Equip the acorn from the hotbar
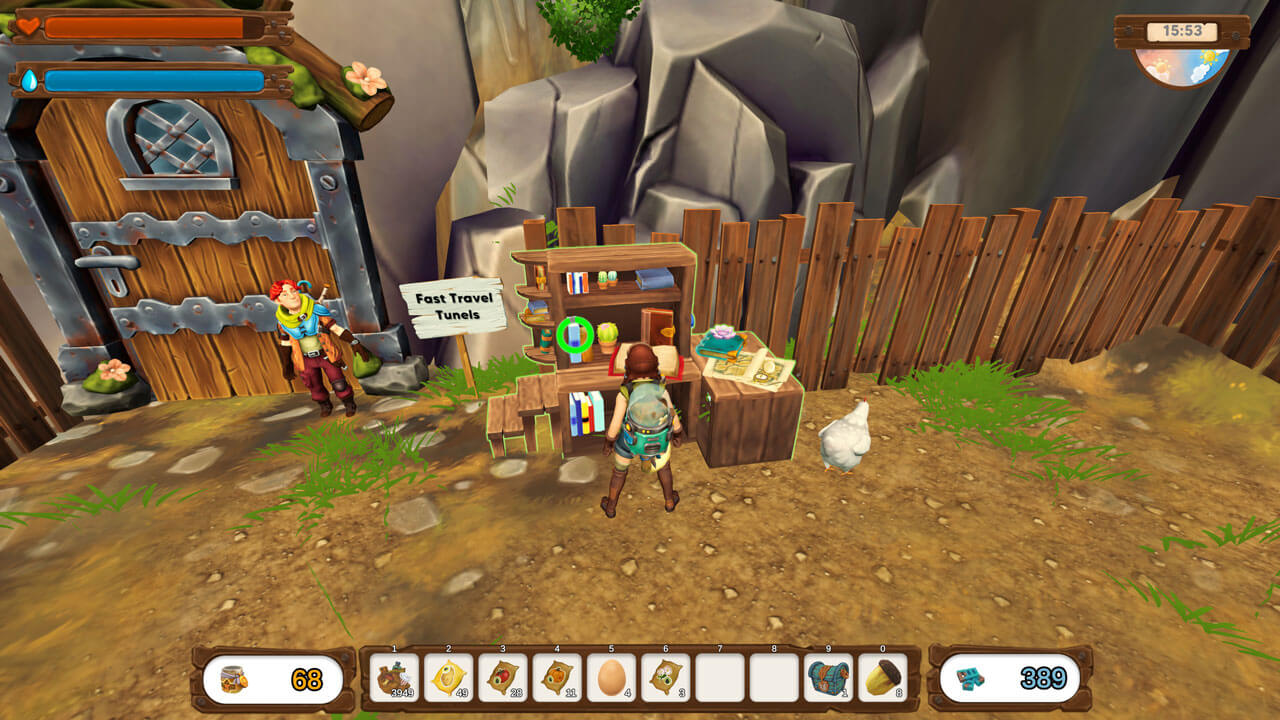 pyautogui.click(x=882, y=678)
